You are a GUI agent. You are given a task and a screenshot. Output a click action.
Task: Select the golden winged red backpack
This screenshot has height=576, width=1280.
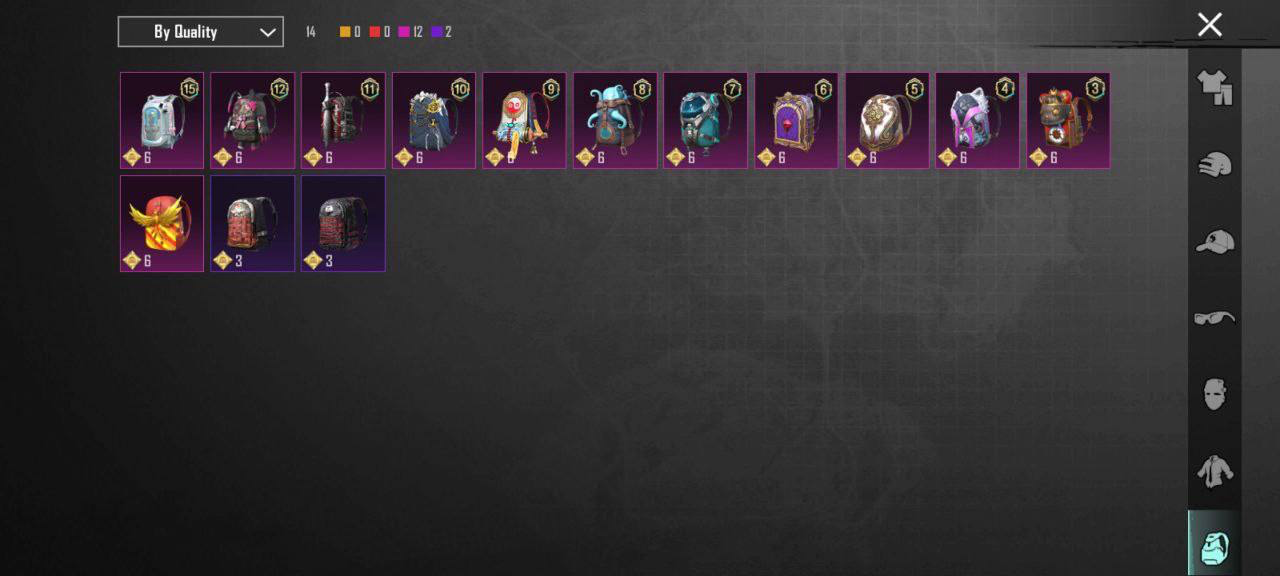pos(162,223)
